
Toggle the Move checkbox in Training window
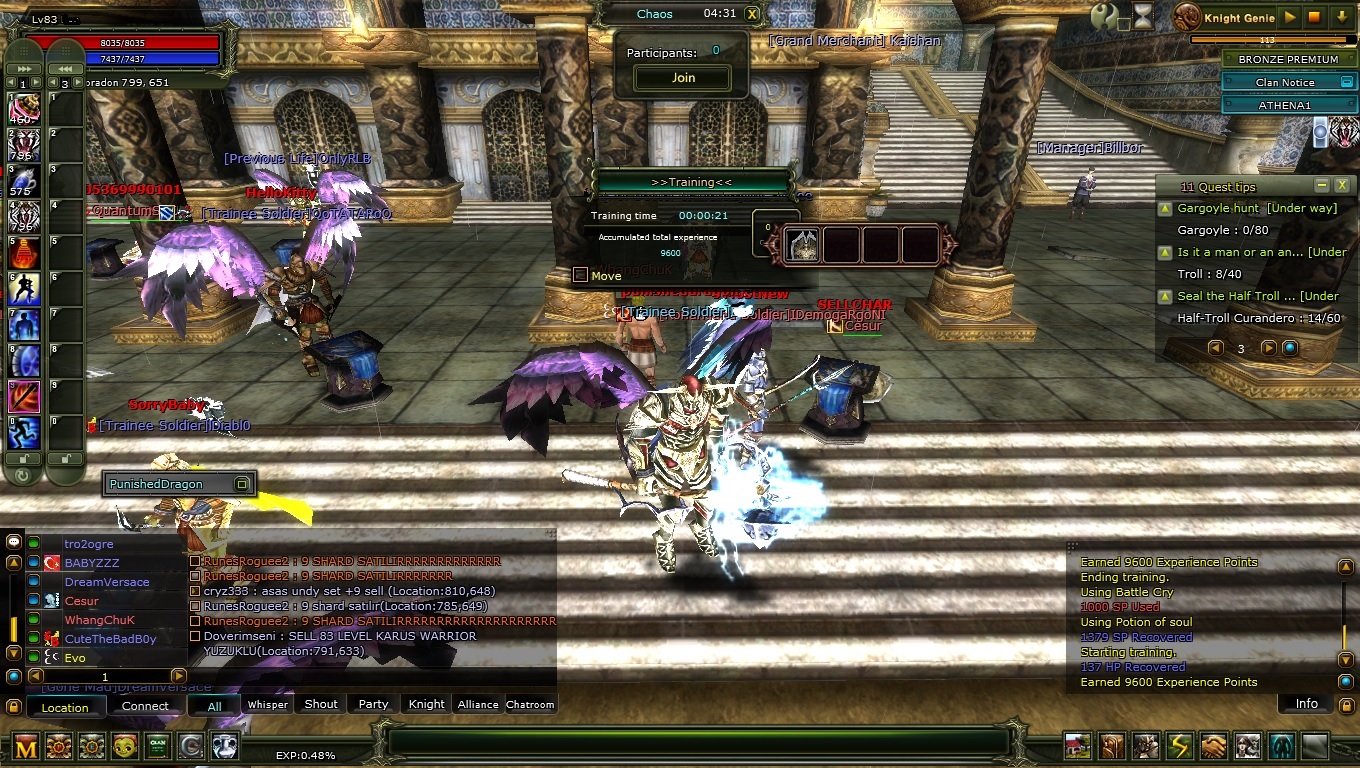coord(580,275)
